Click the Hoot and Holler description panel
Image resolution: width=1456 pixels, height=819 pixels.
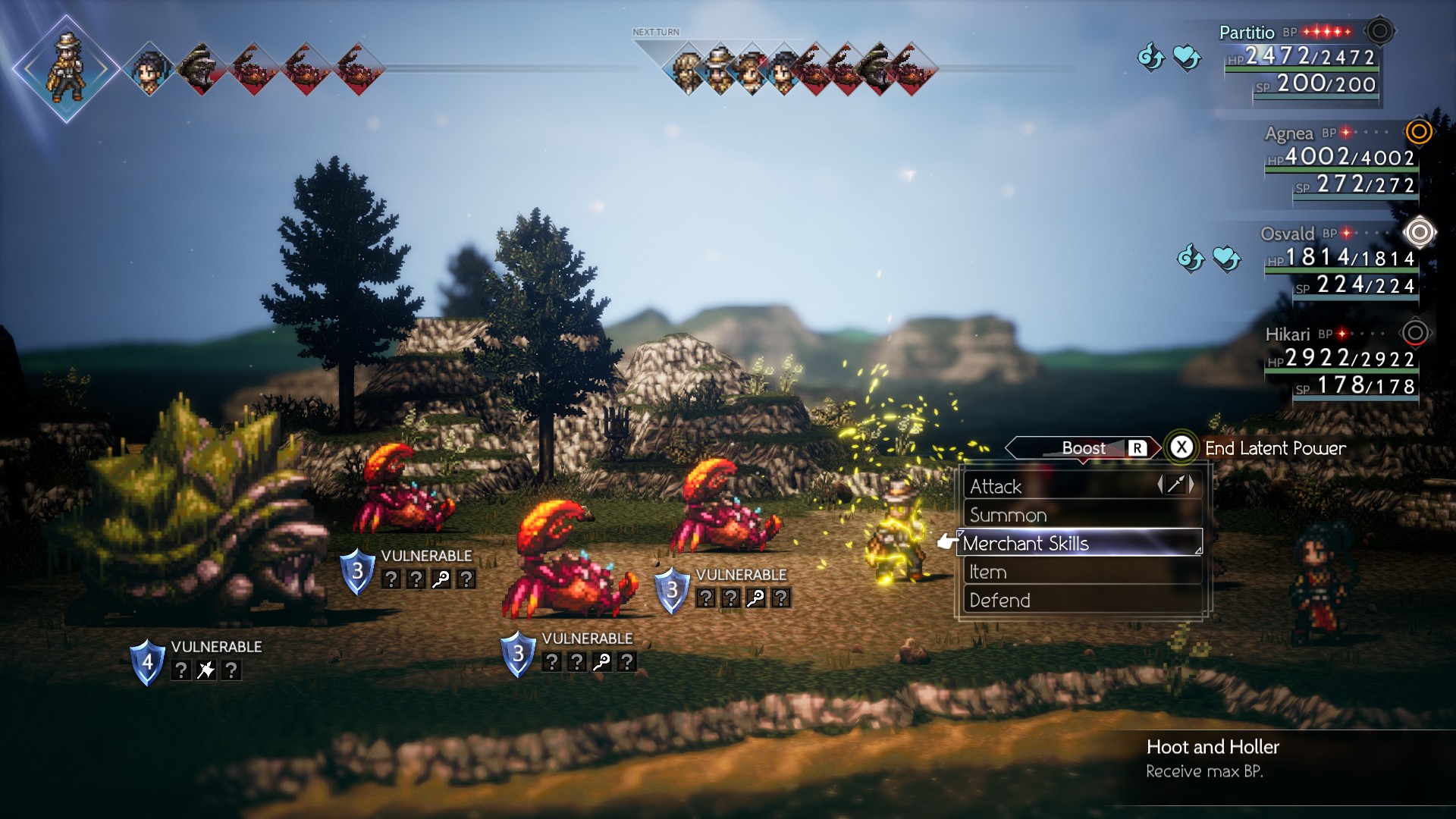click(x=1213, y=758)
